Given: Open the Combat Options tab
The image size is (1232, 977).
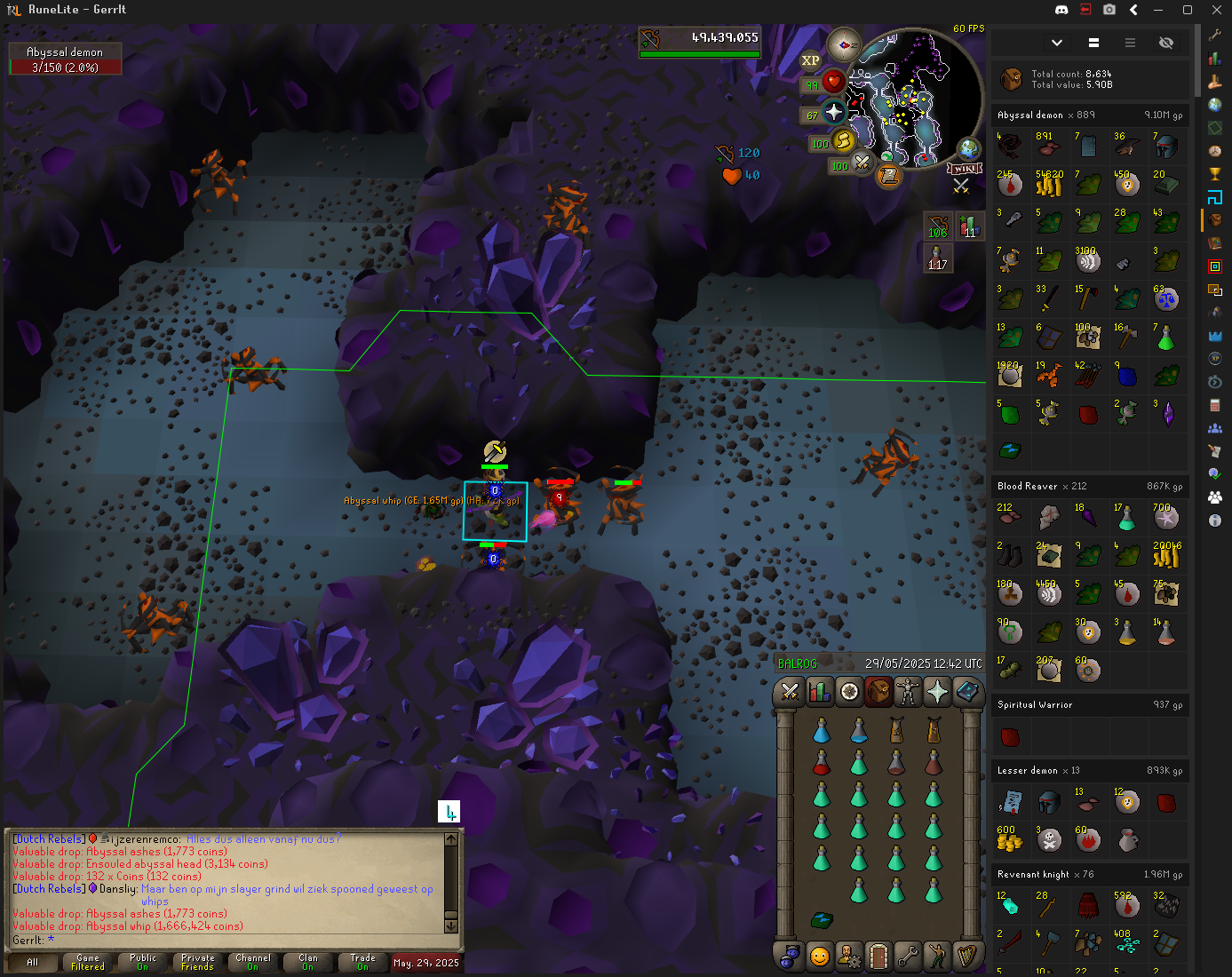Looking at the screenshot, I should [790, 692].
